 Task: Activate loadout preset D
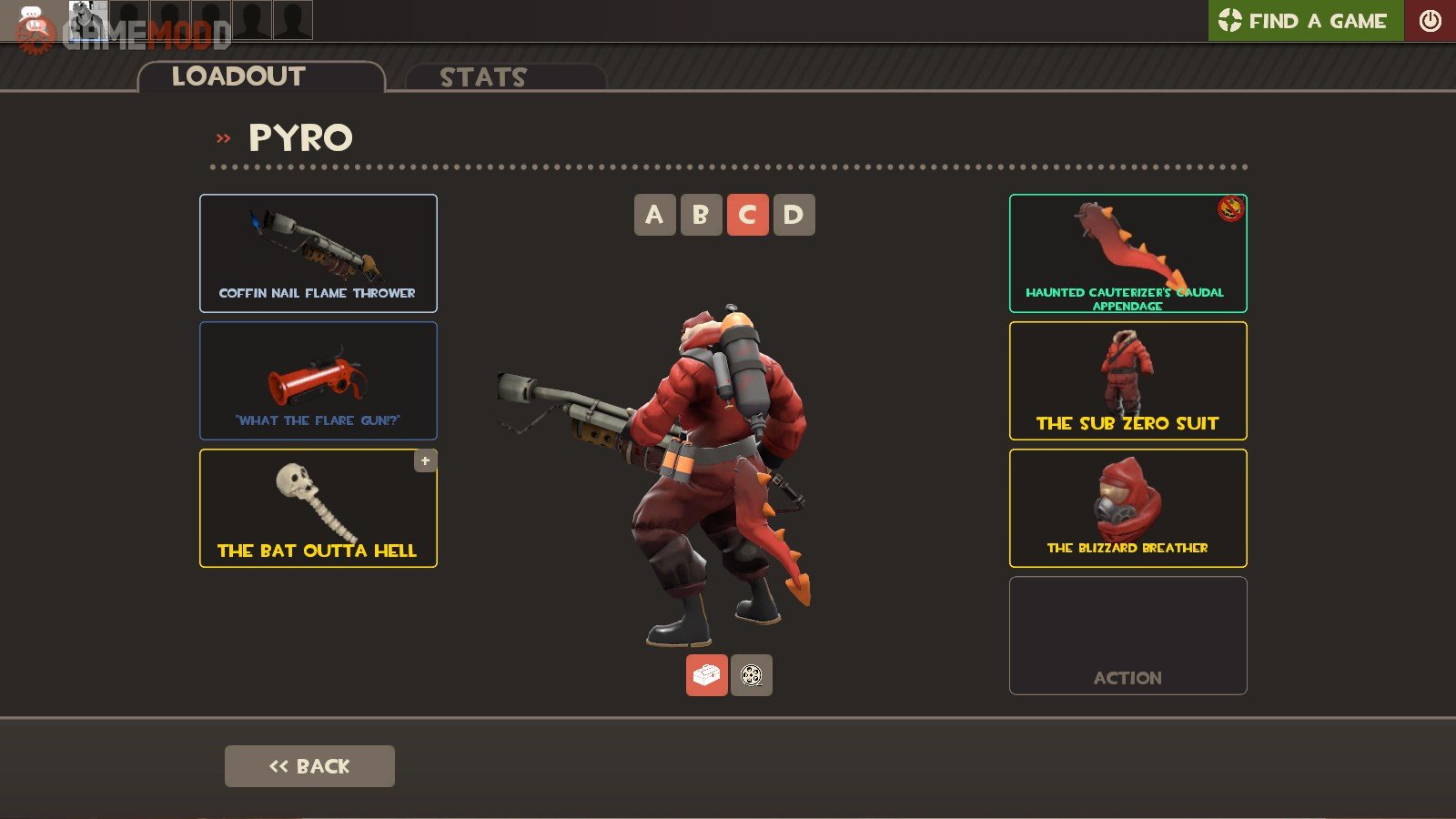794,215
